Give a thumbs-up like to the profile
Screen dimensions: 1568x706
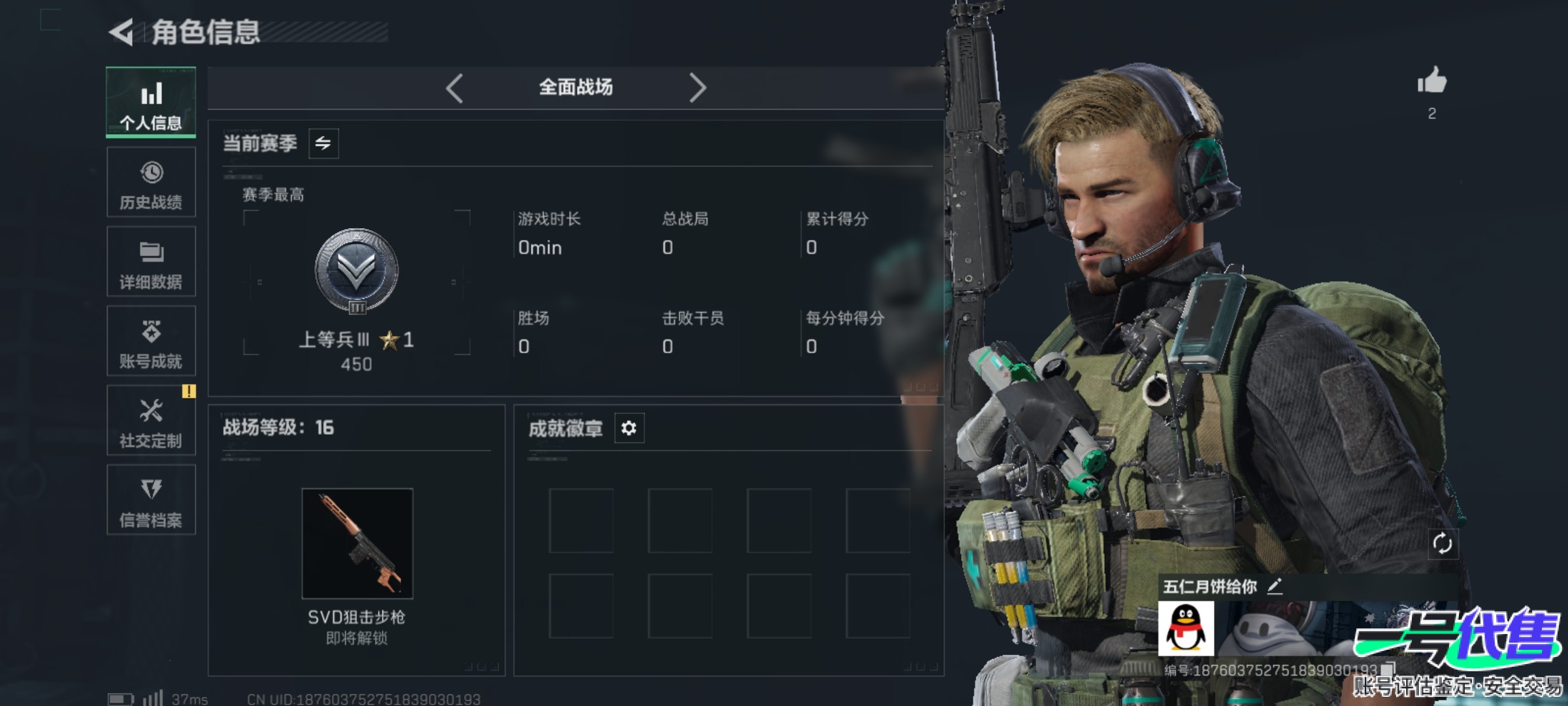pyautogui.click(x=1431, y=82)
